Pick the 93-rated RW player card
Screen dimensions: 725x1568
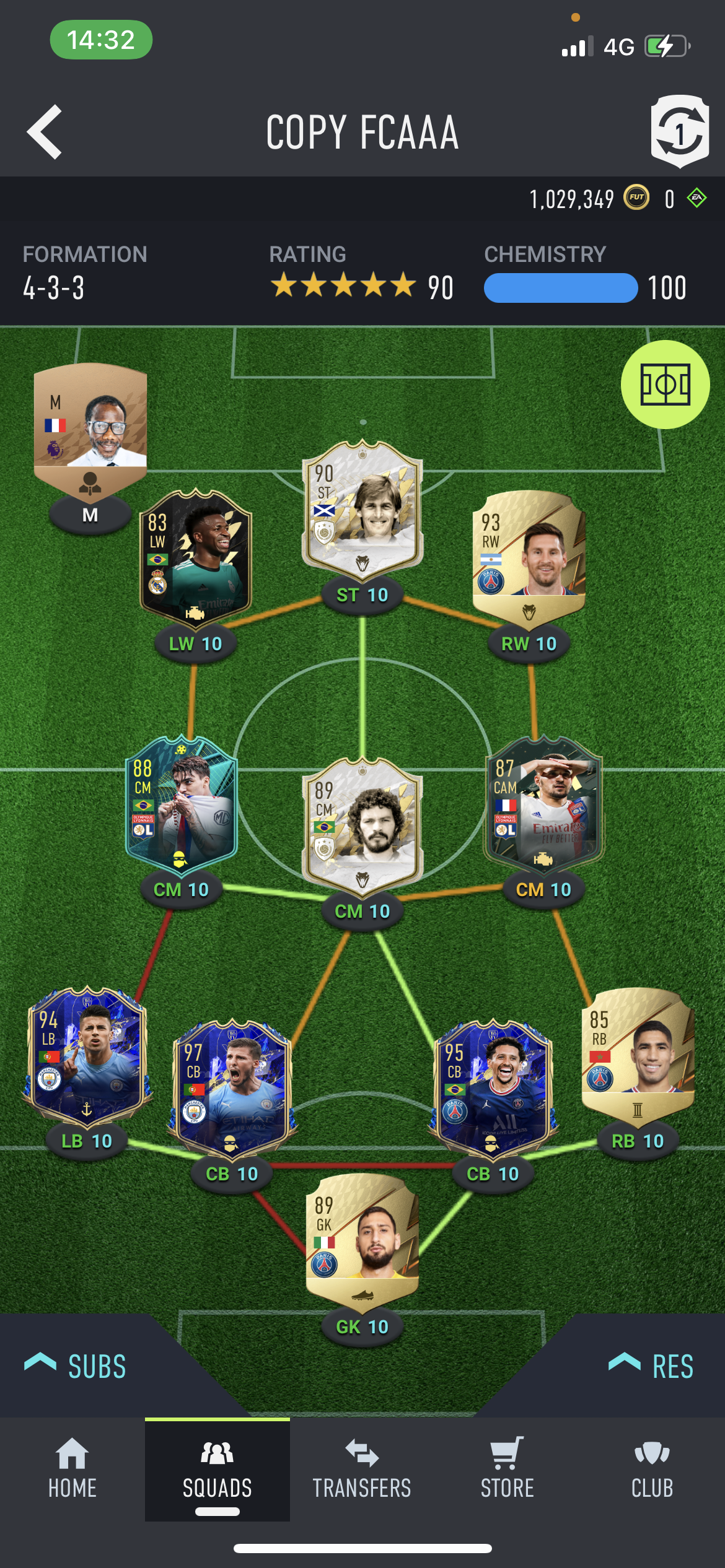coord(529,551)
